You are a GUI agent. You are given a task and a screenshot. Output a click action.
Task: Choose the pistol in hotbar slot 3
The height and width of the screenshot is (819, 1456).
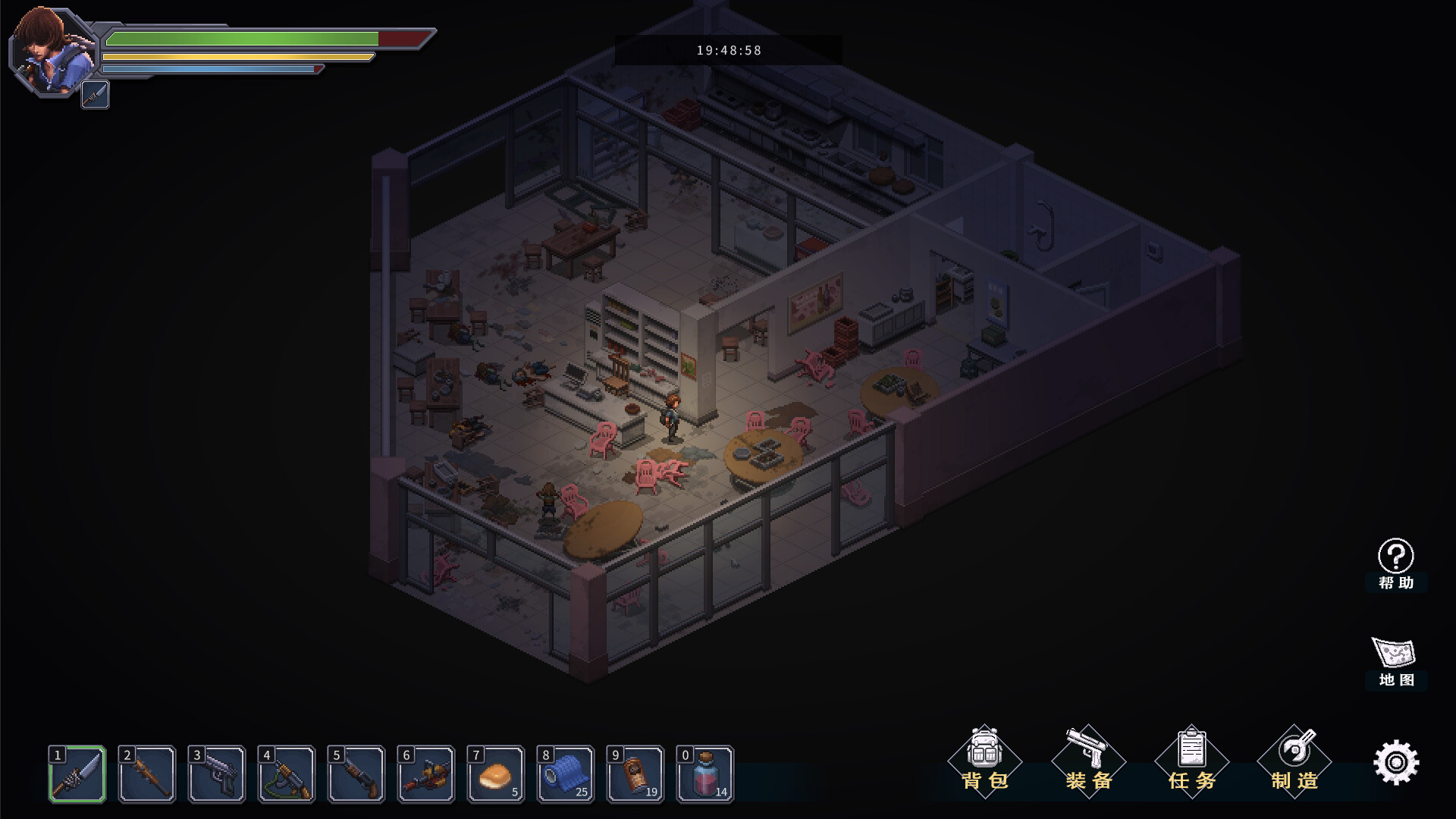217,774
